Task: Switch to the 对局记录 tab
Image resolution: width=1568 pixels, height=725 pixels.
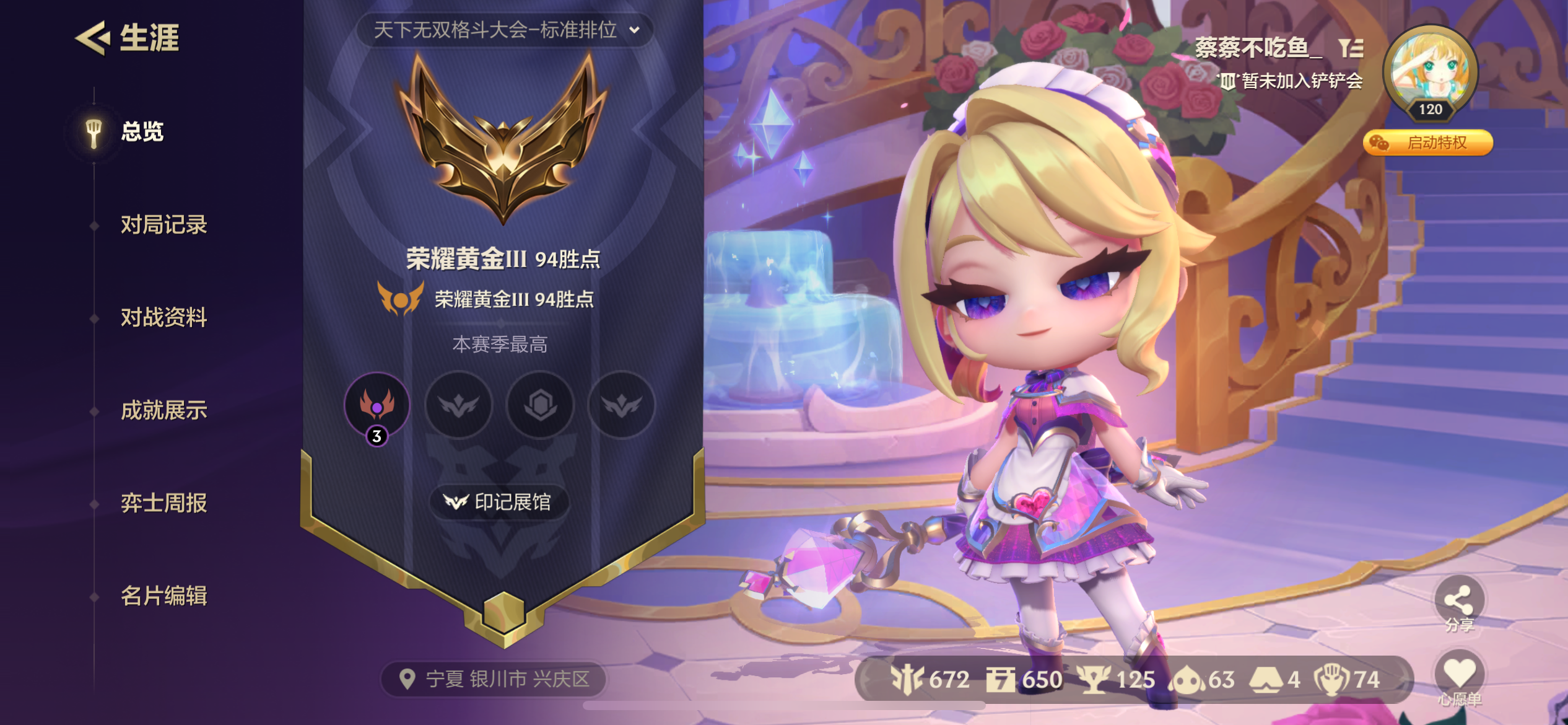Action: tap(165, 226)
